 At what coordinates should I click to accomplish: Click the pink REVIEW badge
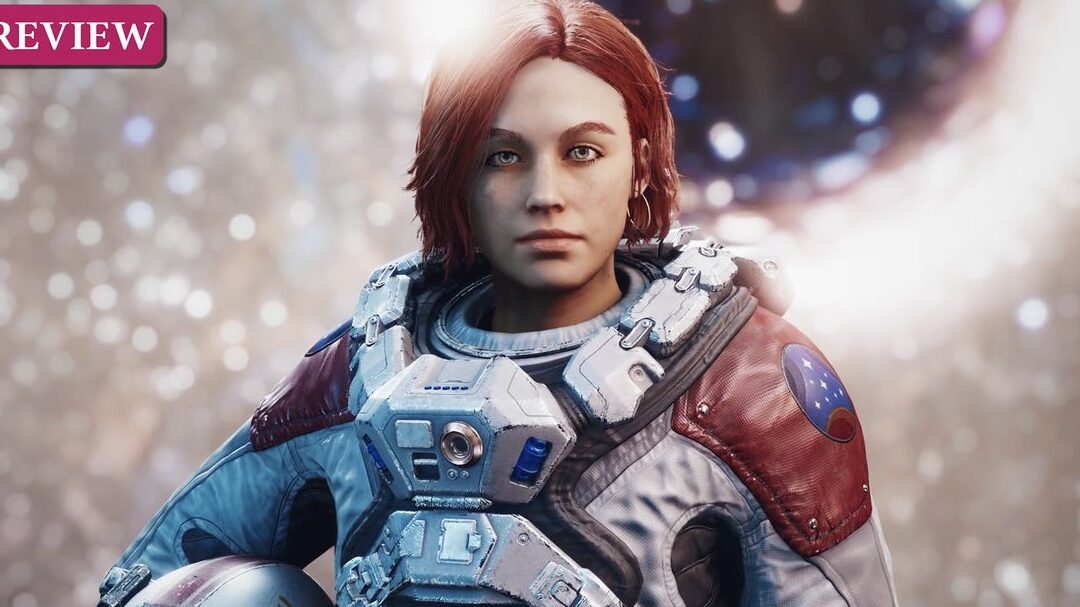click(78, 35)
